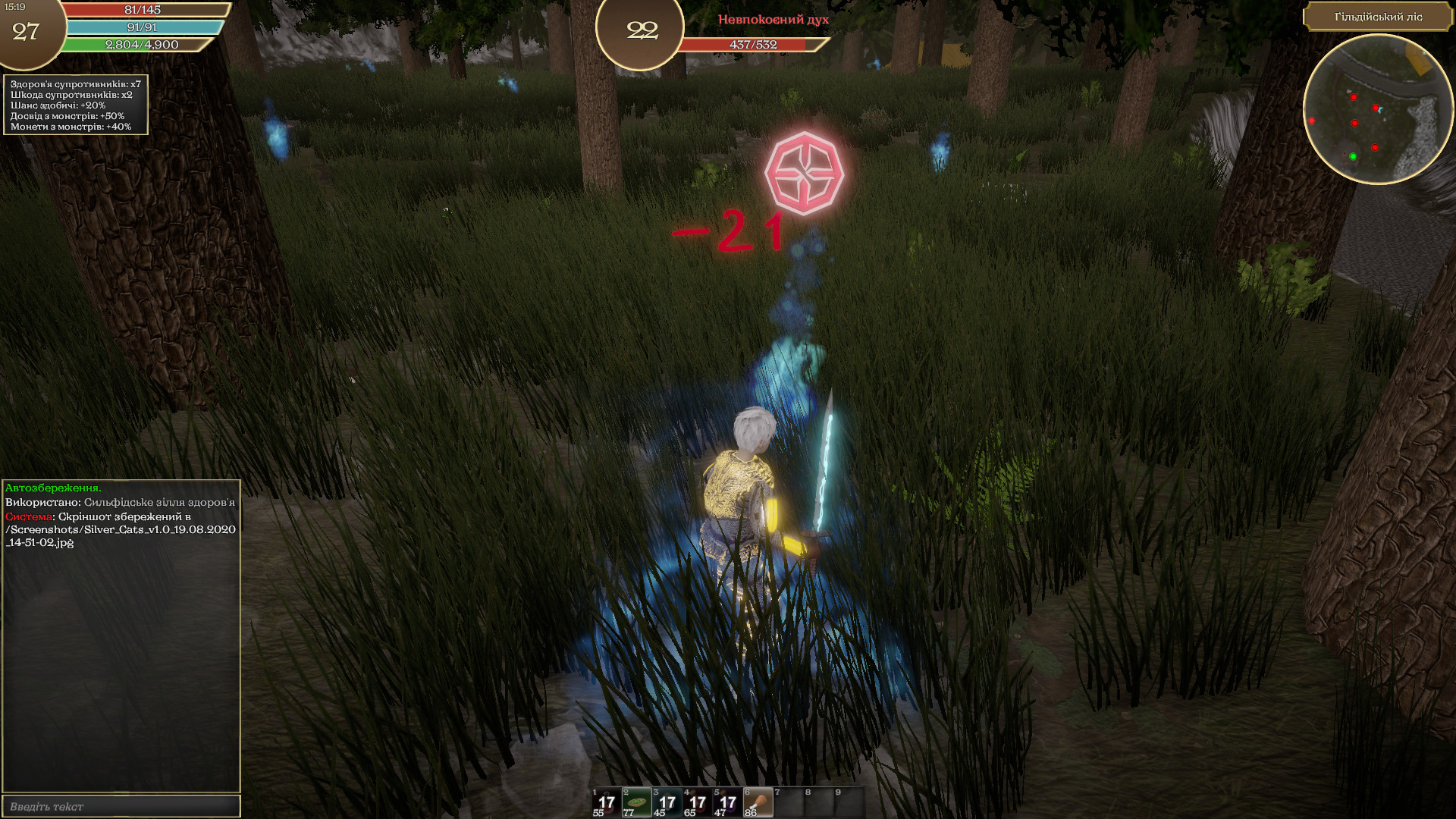The image size is (1456, 819).
Task: Select the green dot on the minimap
Action: (1353, 156)
